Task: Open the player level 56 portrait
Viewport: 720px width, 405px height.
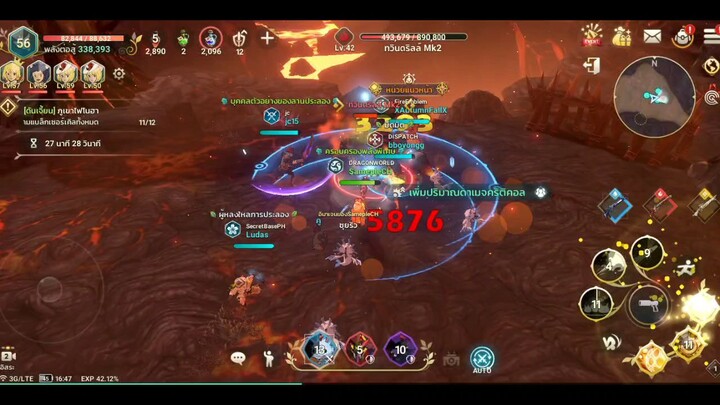Action: click(22, 42)
